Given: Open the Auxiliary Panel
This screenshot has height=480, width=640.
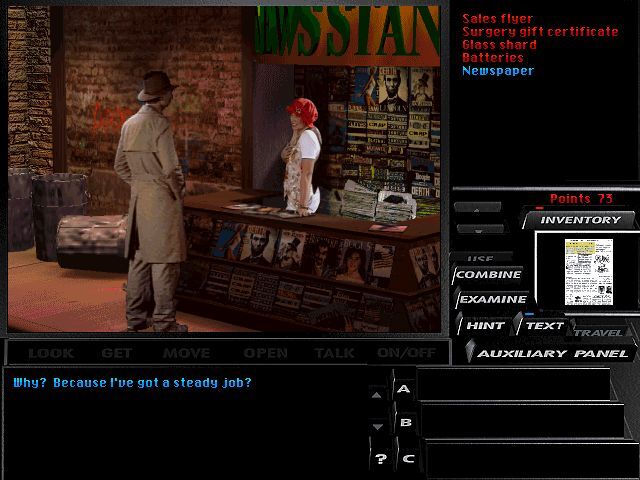Looking at the screenshot, I should pyautogui.click(x=552, y=353).
